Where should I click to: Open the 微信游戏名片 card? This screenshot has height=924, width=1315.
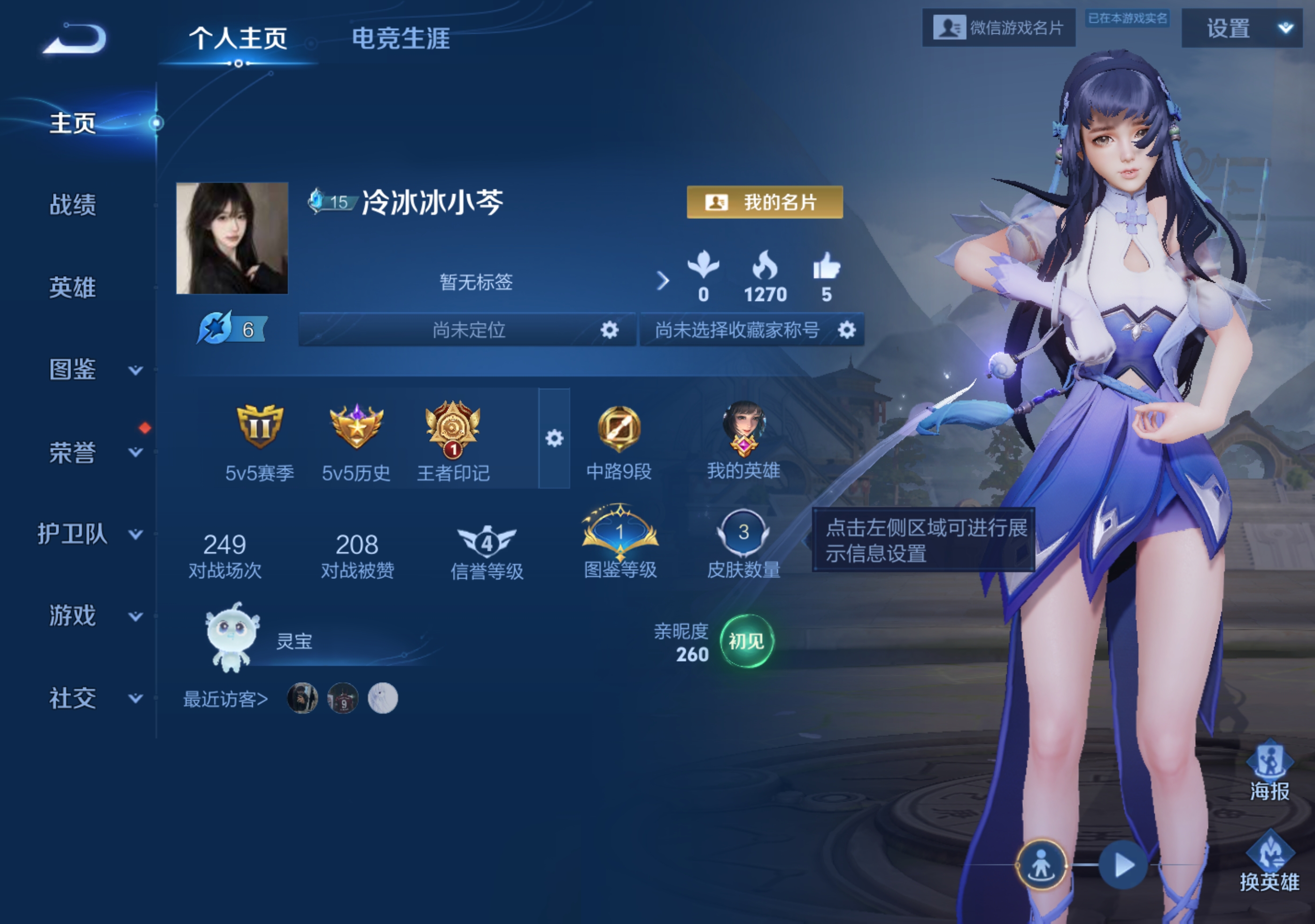[998, 28]
